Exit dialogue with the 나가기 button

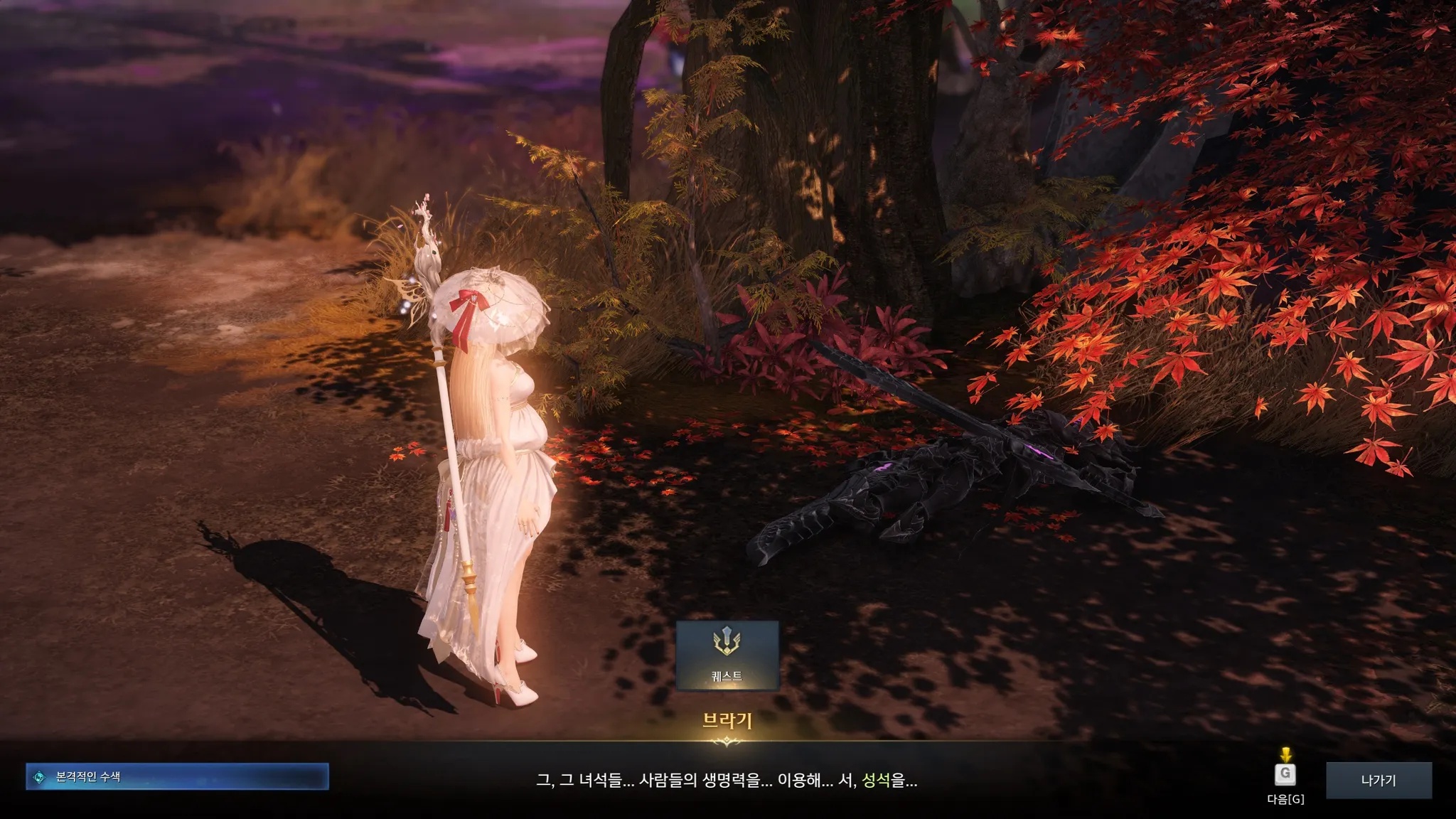[1379, 780]
